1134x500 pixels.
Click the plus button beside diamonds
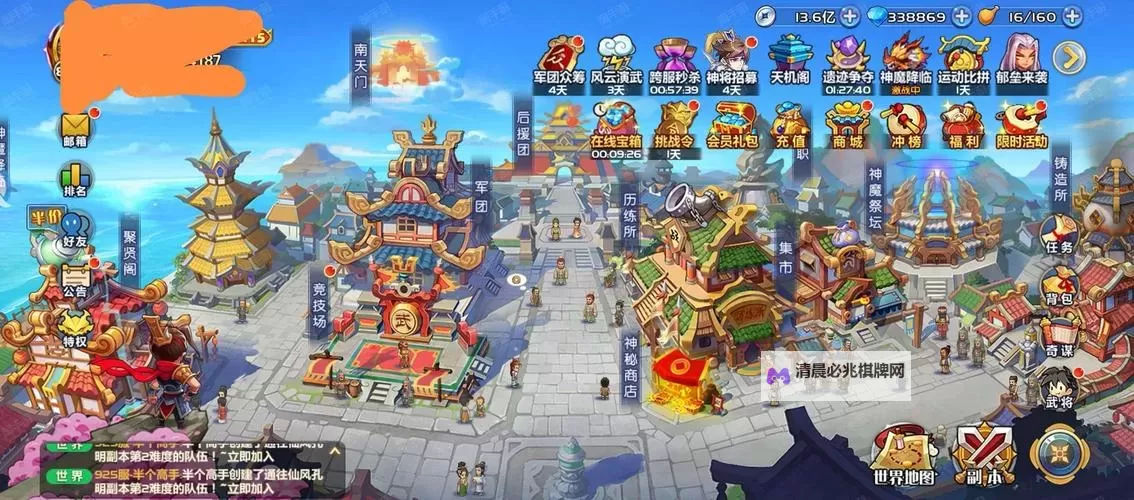(x=961, y=17)
